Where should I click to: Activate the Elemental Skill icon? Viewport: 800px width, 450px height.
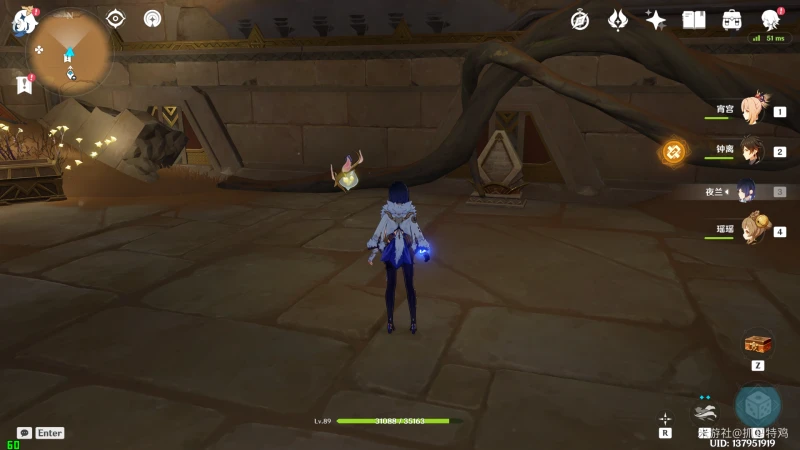(706, 410)
